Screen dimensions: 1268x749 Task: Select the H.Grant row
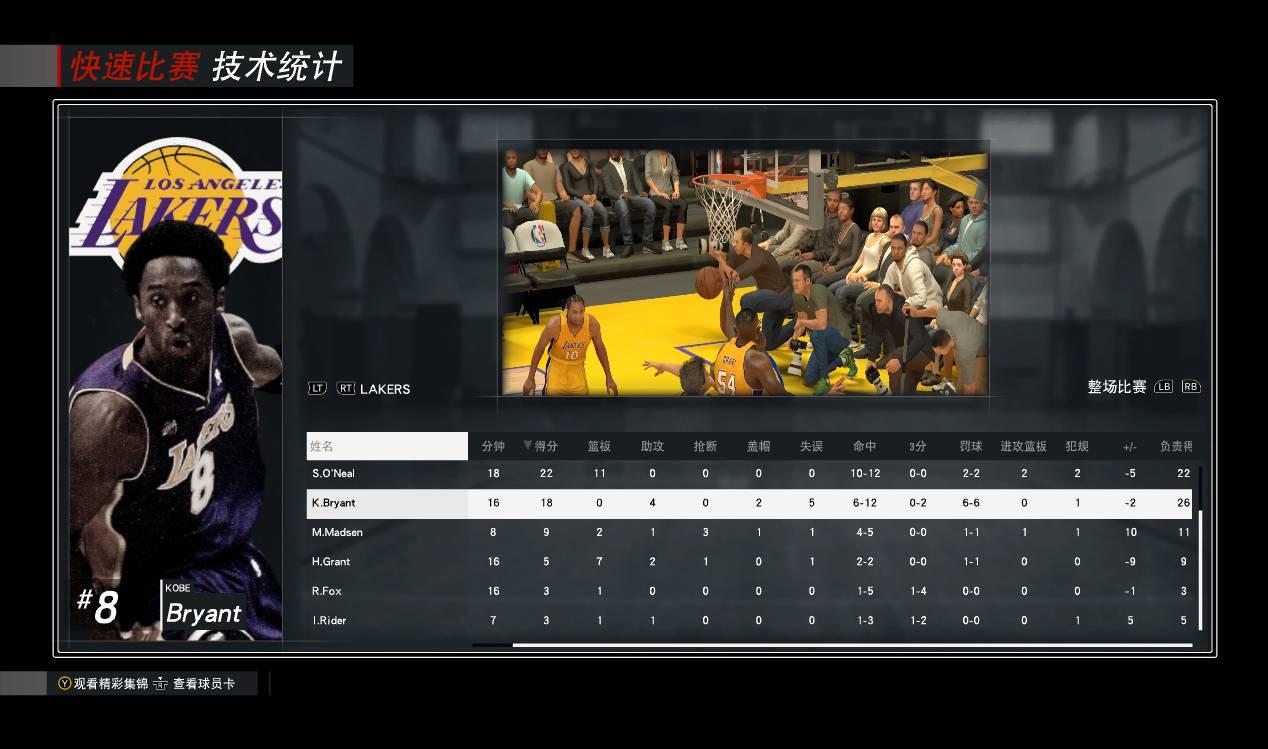(x=331, y=562)
